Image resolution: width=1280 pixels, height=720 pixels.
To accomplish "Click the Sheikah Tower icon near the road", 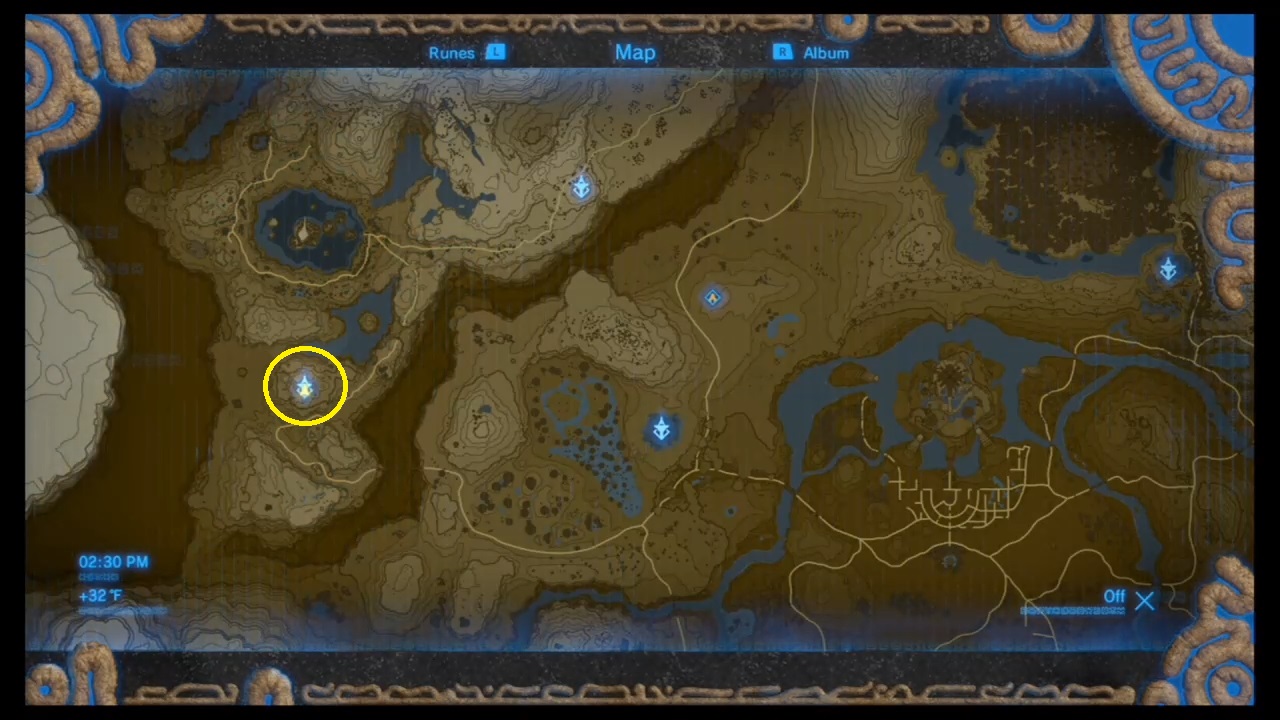I will (x=712, y=297).
